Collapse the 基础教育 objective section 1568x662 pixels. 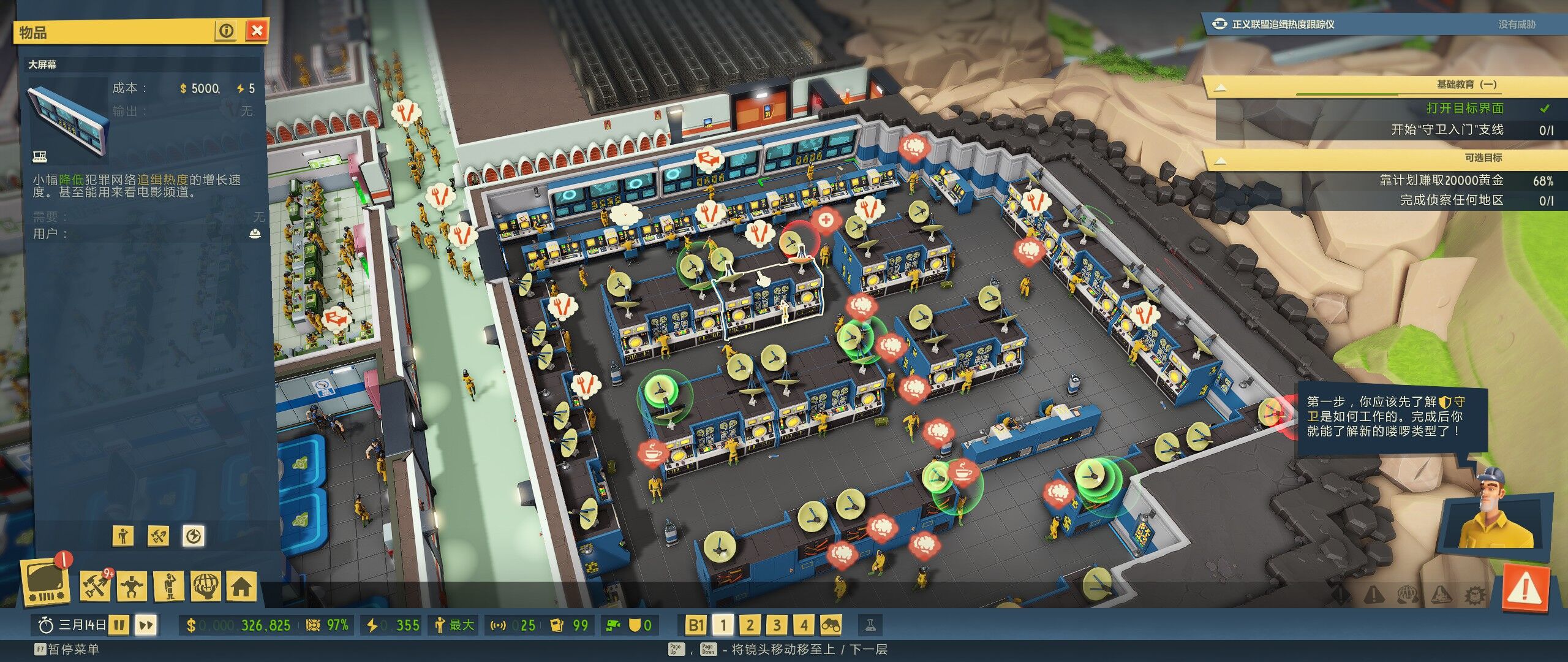[x=1220, y=87]
